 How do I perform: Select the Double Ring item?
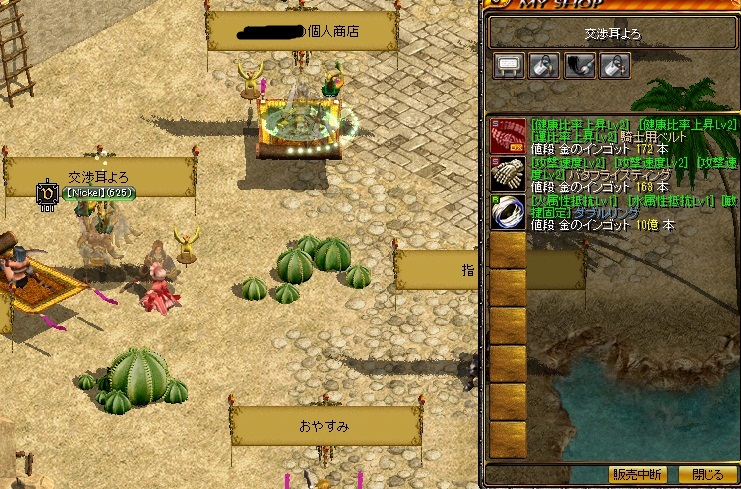pos(507,211)
